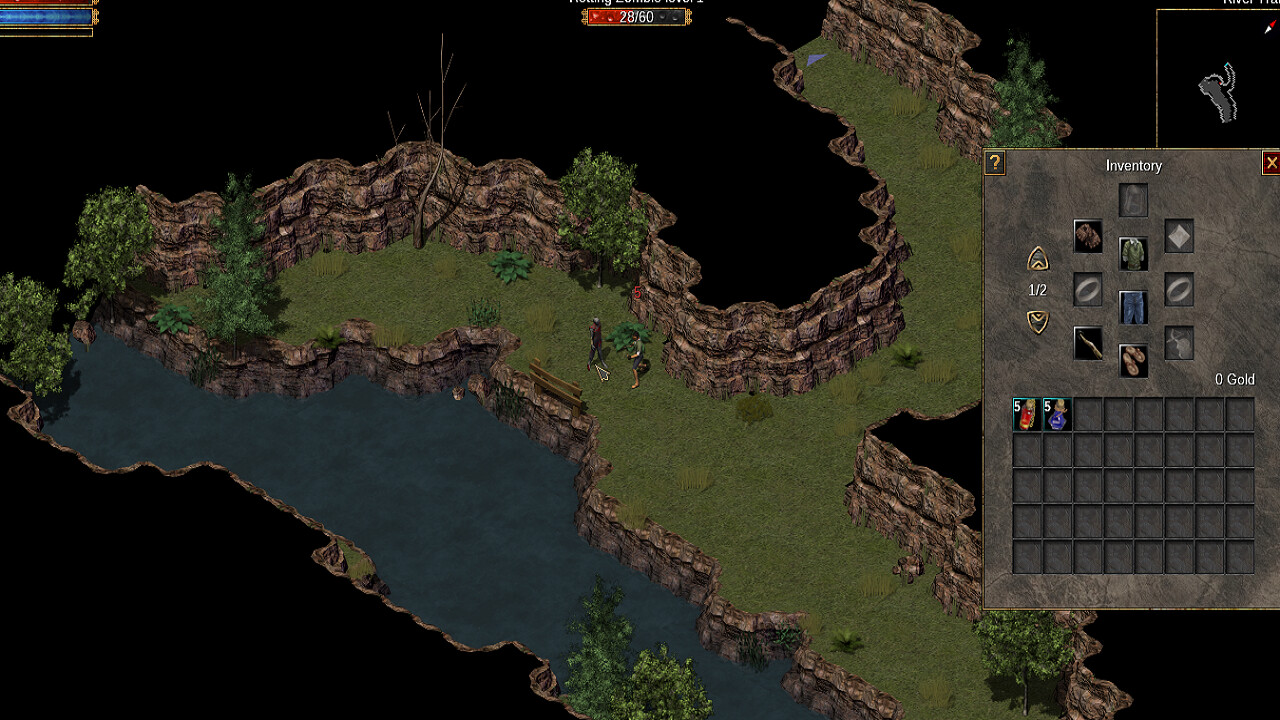The height and width of the screenshot is (720, 1280).
Task: Select the blue trousers in the legs slot
Action: tap(1133, 307)
